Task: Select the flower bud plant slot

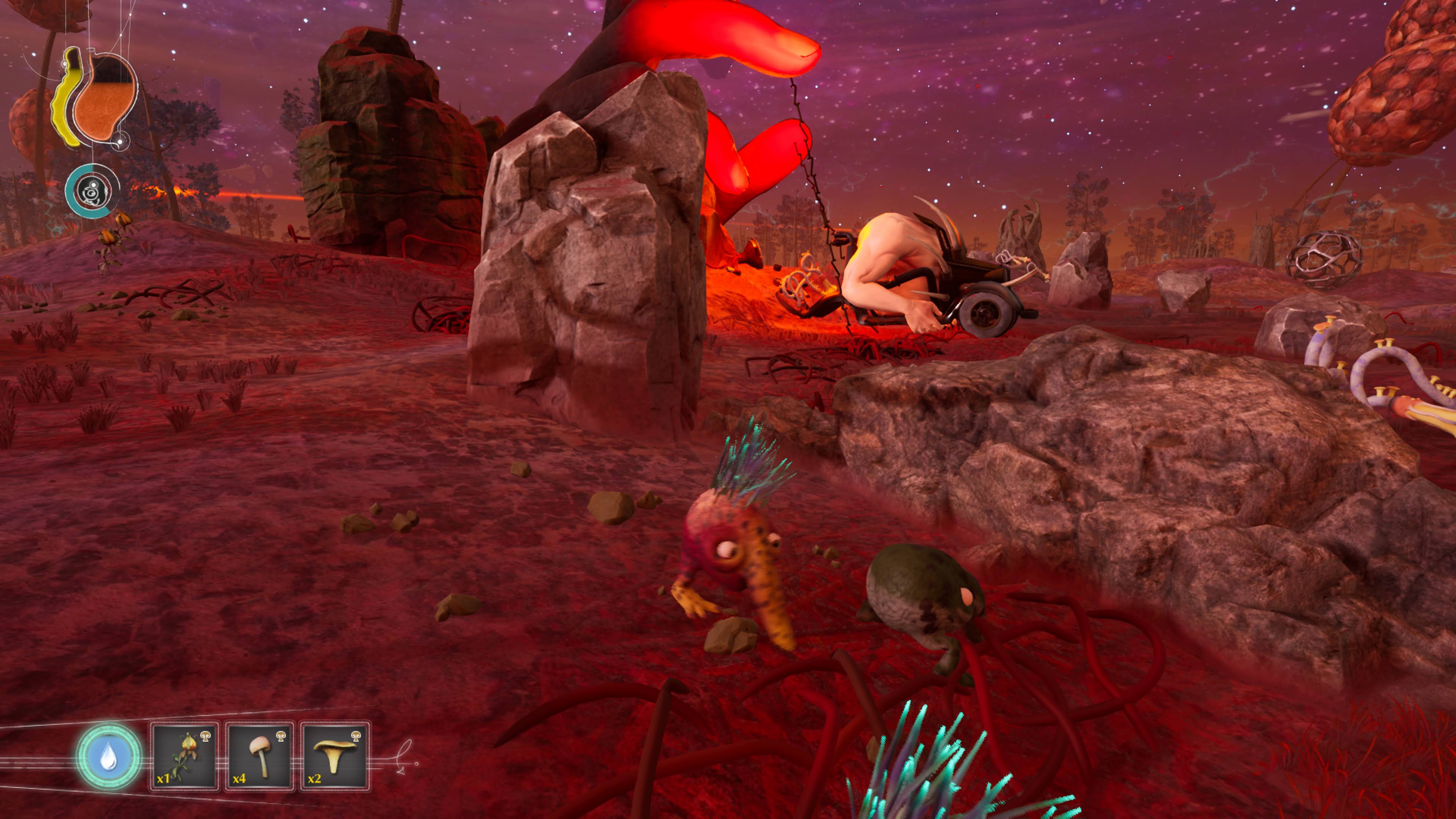Action: (x=185, y=756)
